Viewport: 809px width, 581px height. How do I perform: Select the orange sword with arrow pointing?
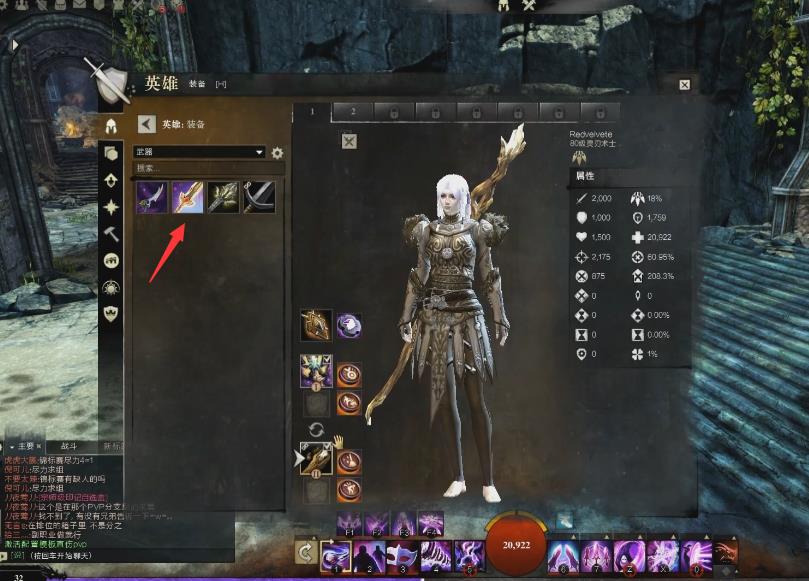click(x=188, y=196)
